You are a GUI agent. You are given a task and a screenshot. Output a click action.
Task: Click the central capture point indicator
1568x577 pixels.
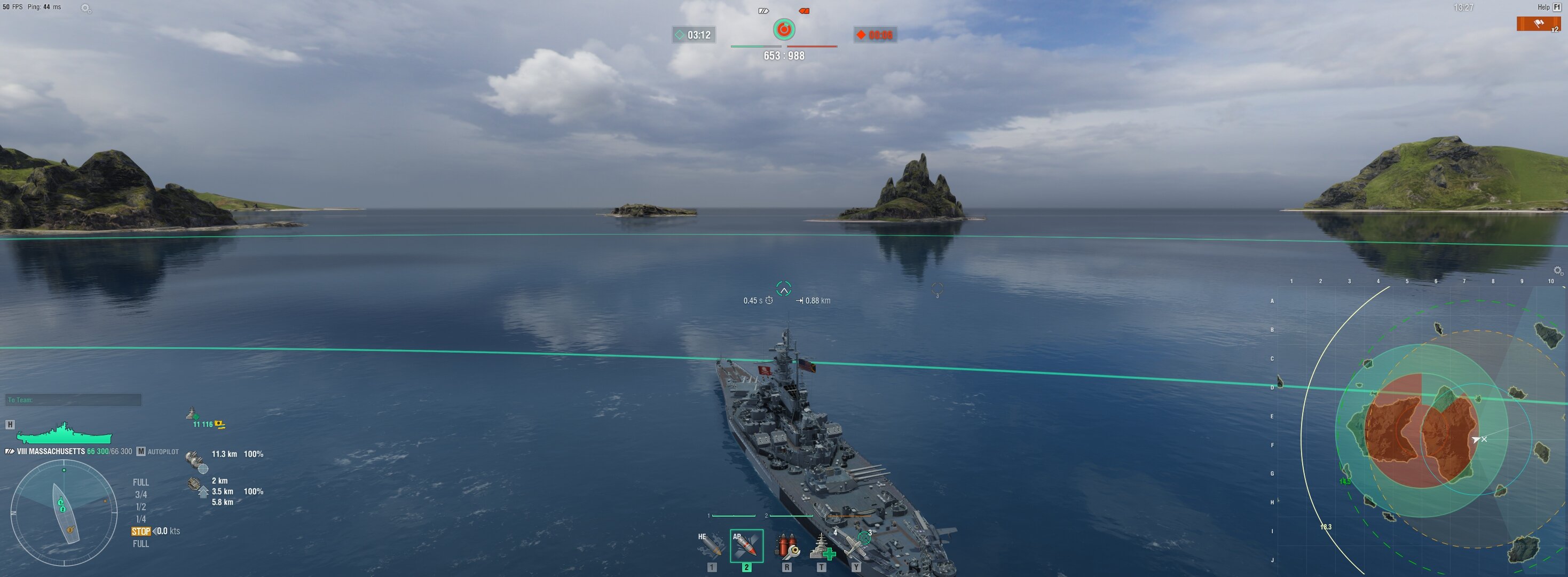point(784,29)
